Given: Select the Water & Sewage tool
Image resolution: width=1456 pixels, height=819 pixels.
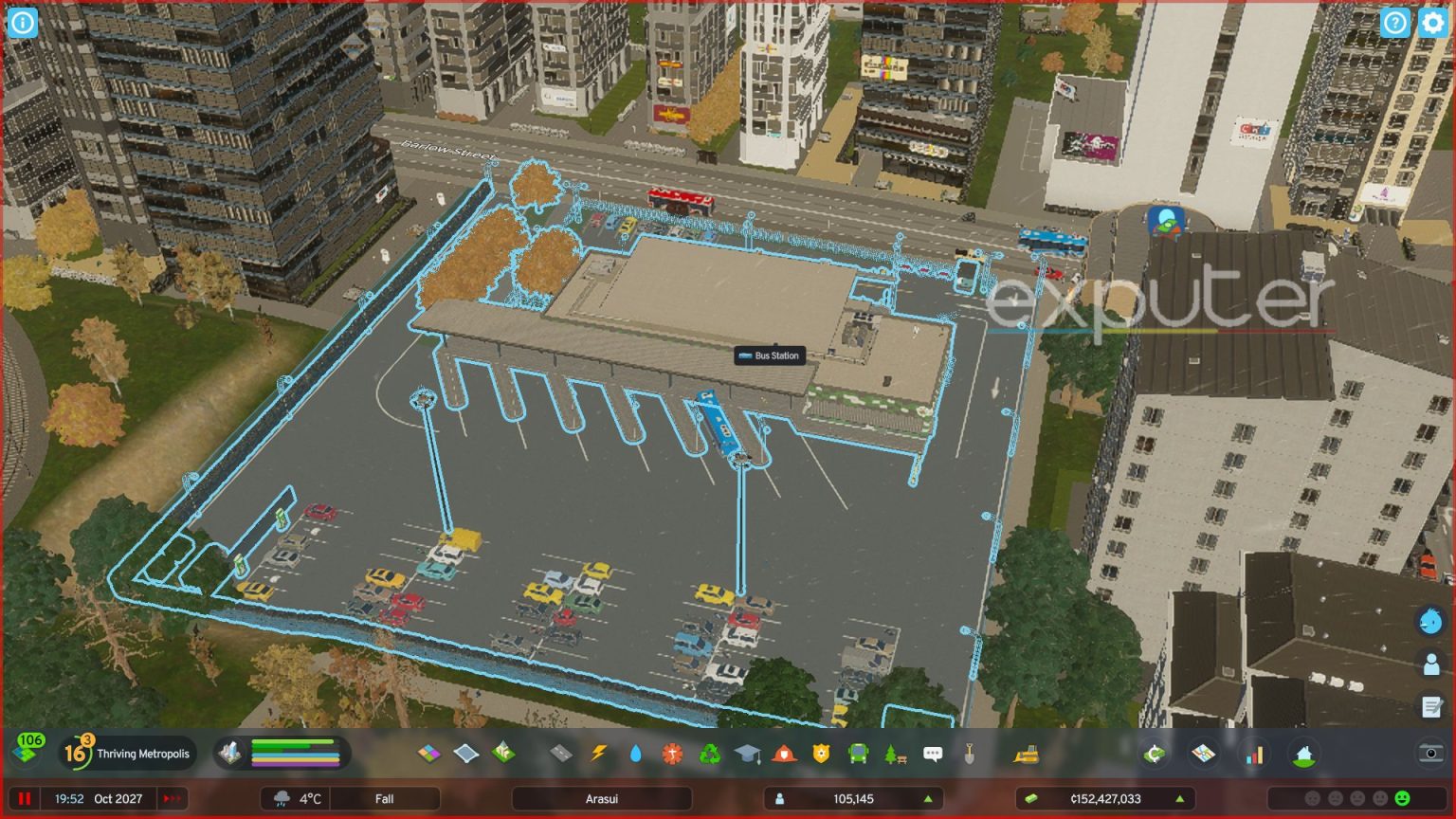Looking at the screenshot, I should 636,755.
